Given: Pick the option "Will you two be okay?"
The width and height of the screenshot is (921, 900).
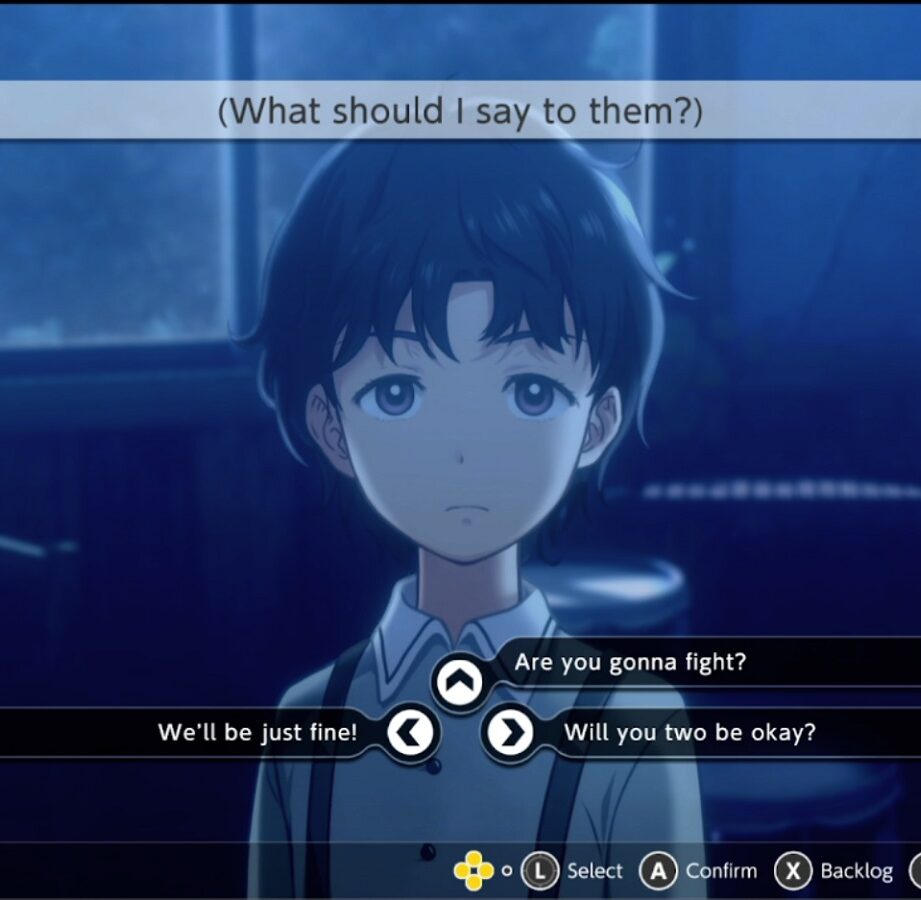Looking at the screenshot, I should (689, 733).
